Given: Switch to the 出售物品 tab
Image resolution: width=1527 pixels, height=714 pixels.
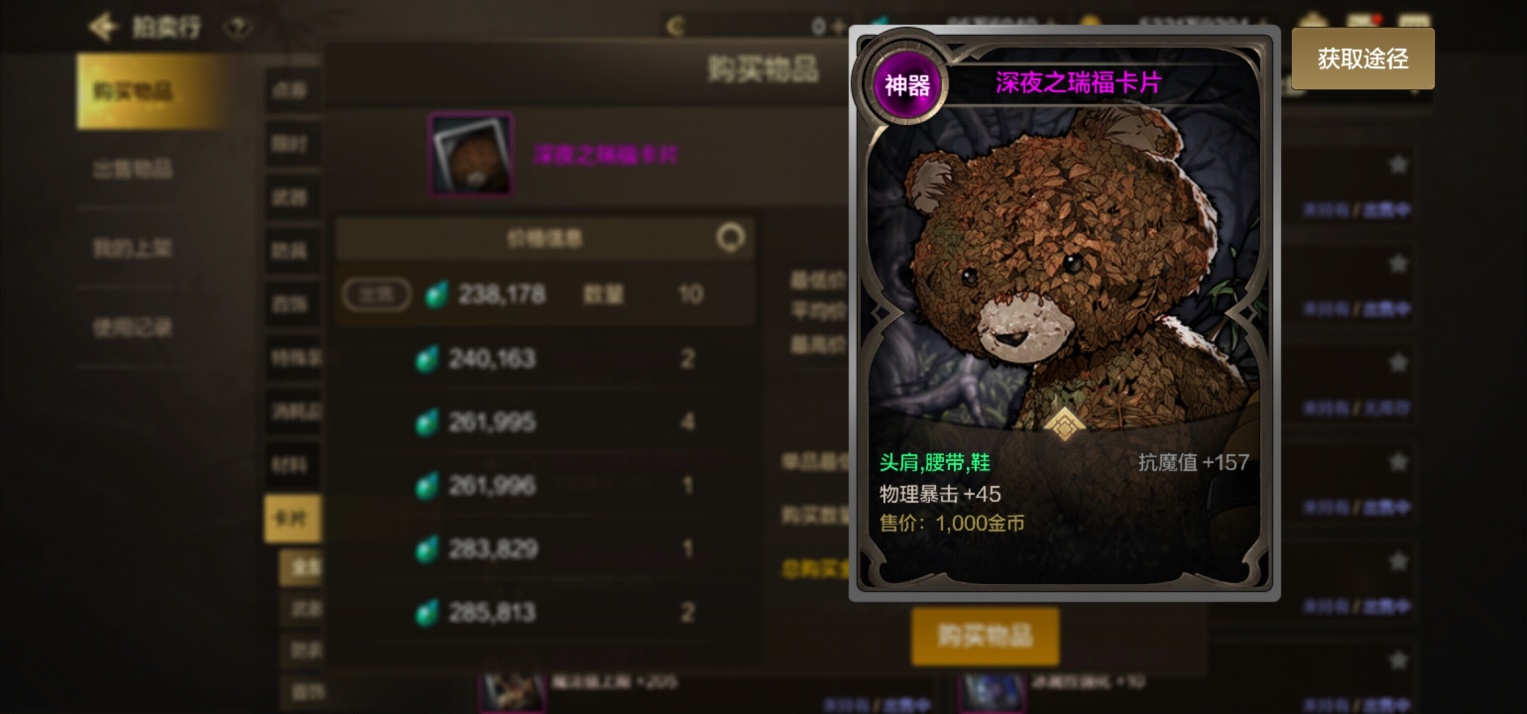Looking at the screenshot, I should tap(133, 169).
